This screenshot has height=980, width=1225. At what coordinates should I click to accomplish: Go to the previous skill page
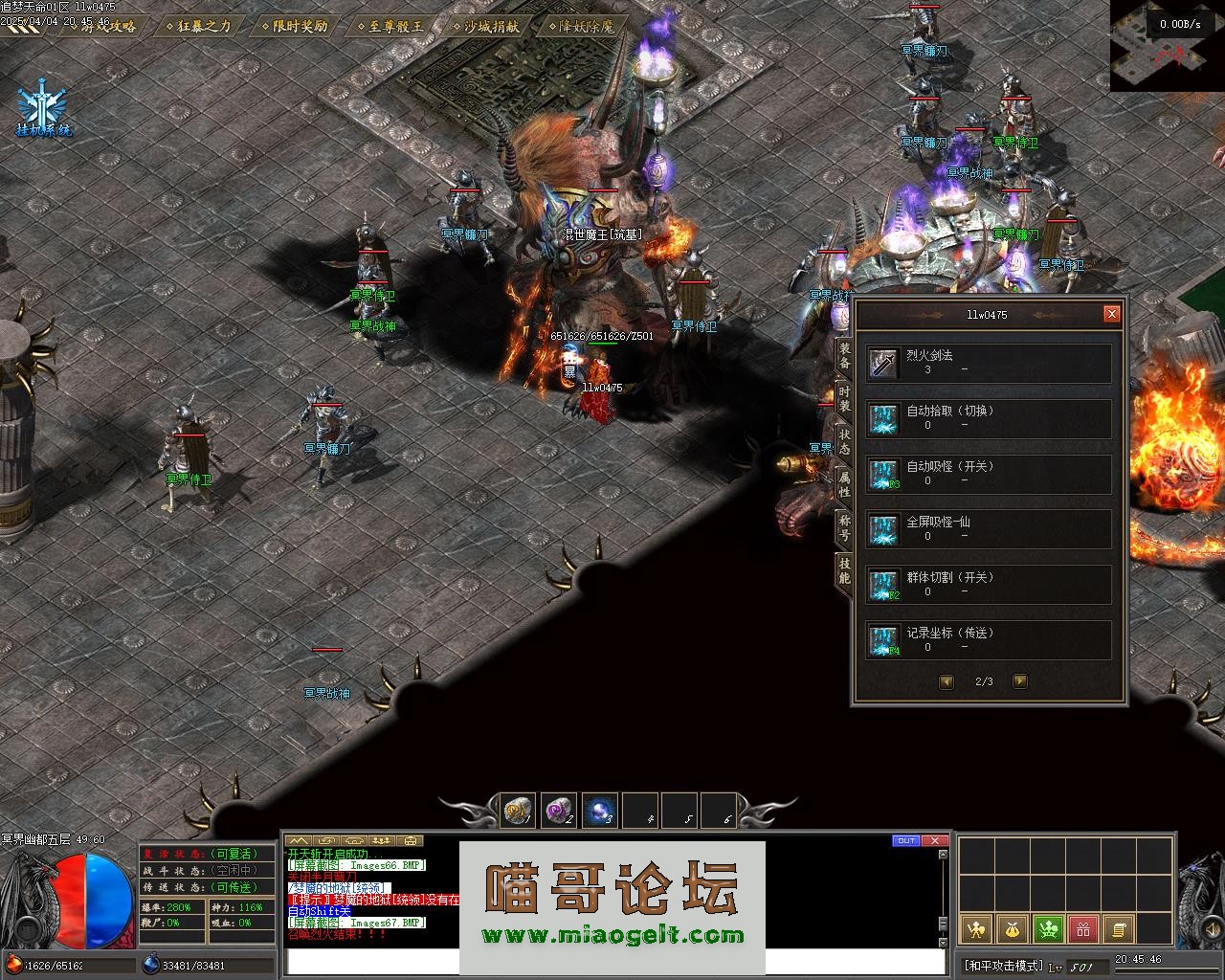947,681
